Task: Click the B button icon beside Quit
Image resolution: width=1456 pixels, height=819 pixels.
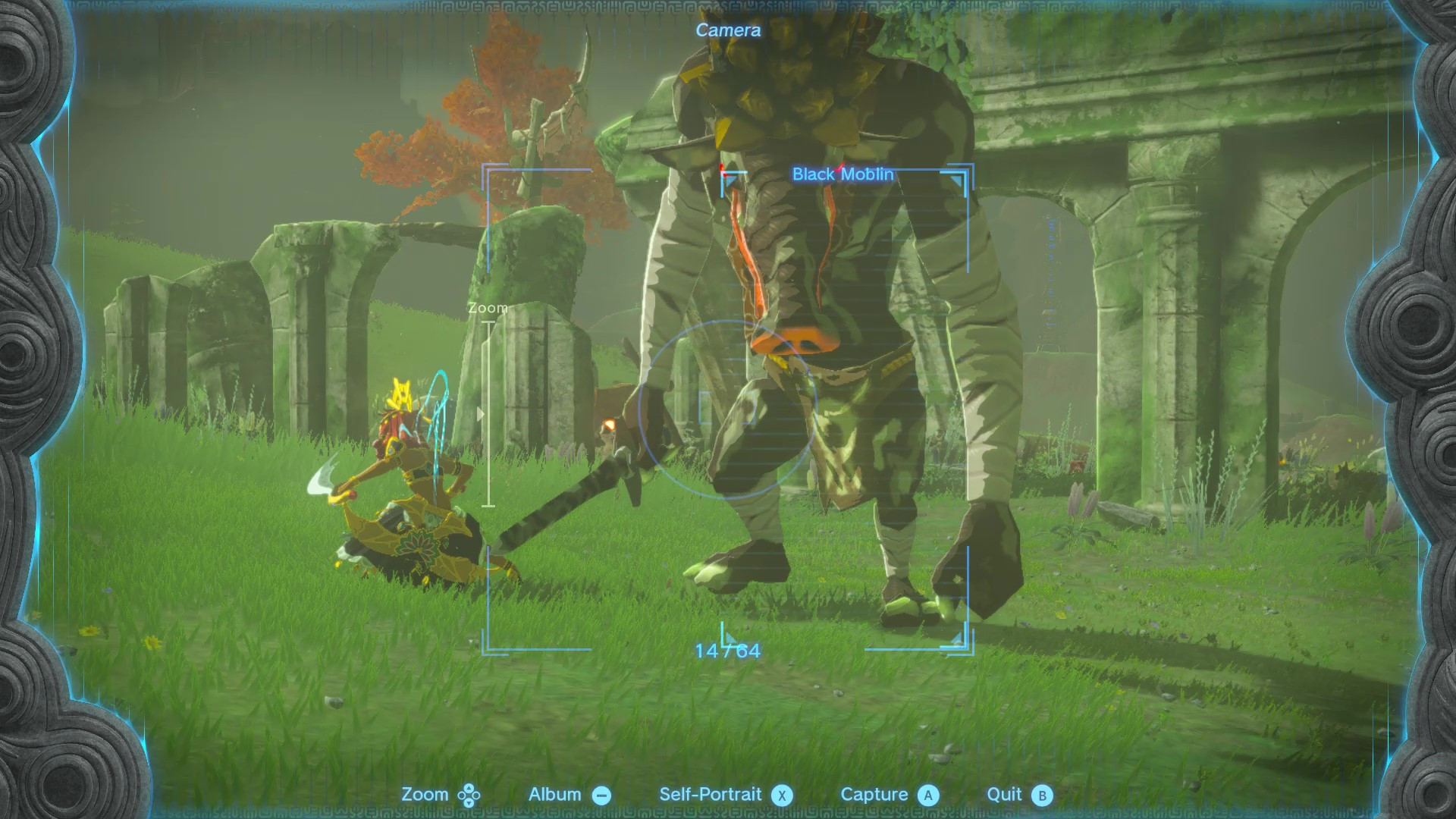Action: 1045,795
